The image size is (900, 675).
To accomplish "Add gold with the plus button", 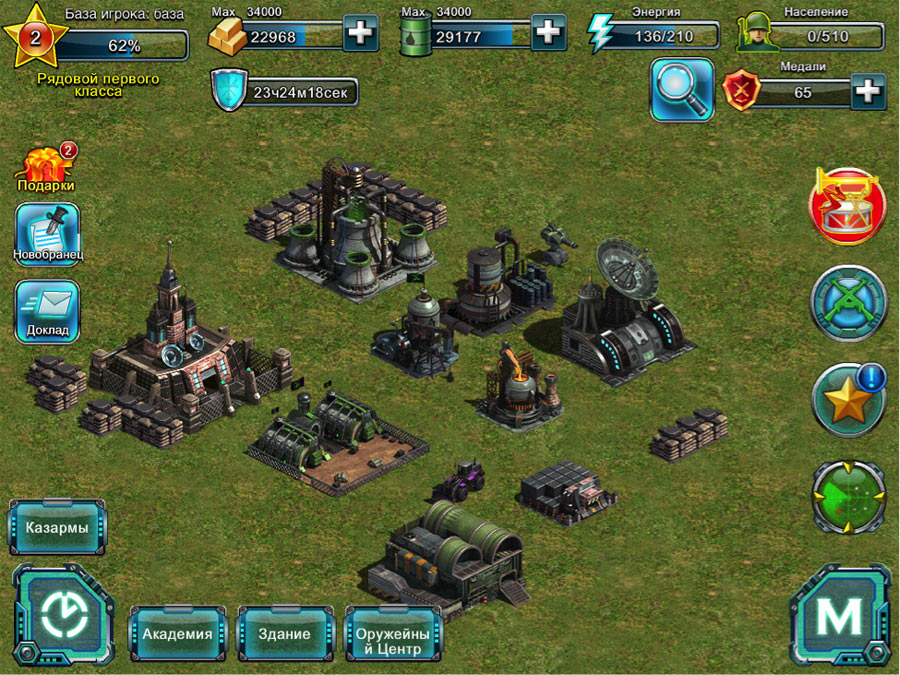I will tap(360, 34).
